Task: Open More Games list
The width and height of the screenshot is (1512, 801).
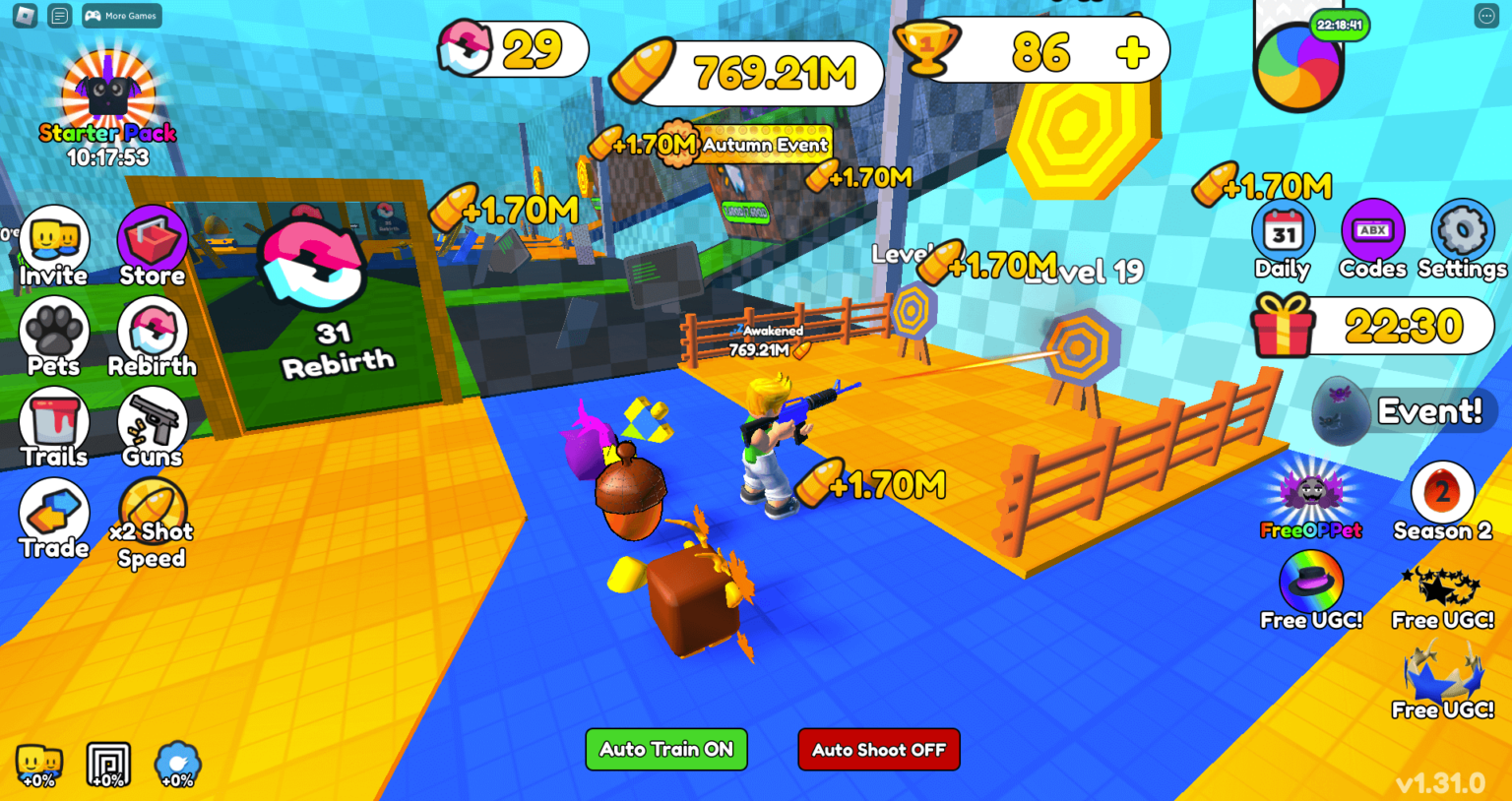Action: pyautogui.click(x=120, y=16)
